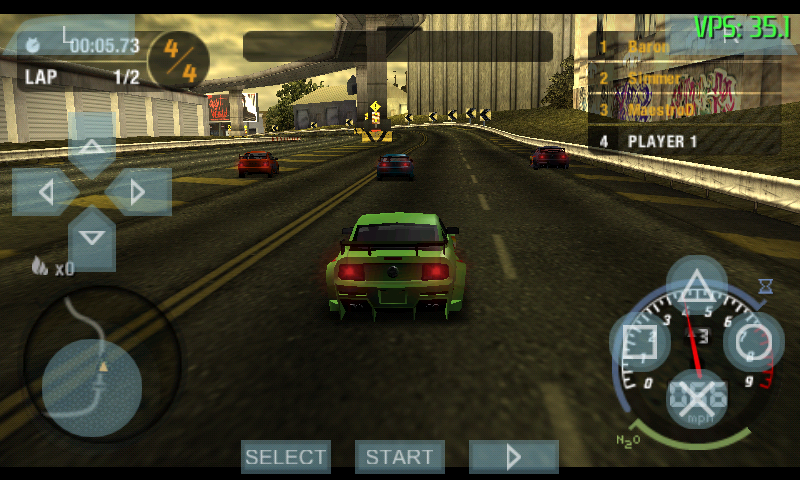800x480 pixels.
Task: Click the START button
Action: [400, 457]
